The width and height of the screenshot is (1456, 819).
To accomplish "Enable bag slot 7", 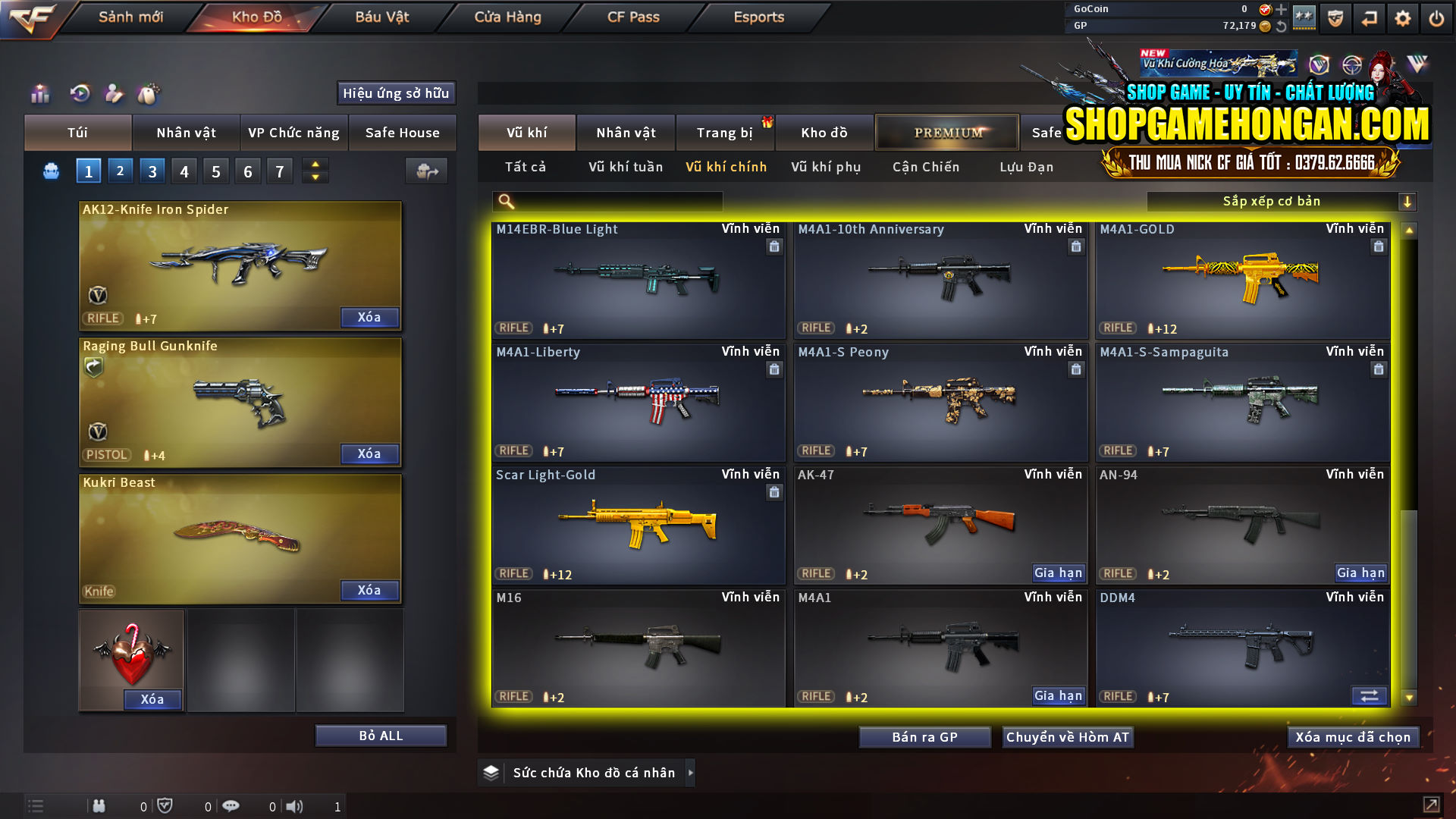I will click(x=279, y=171).
